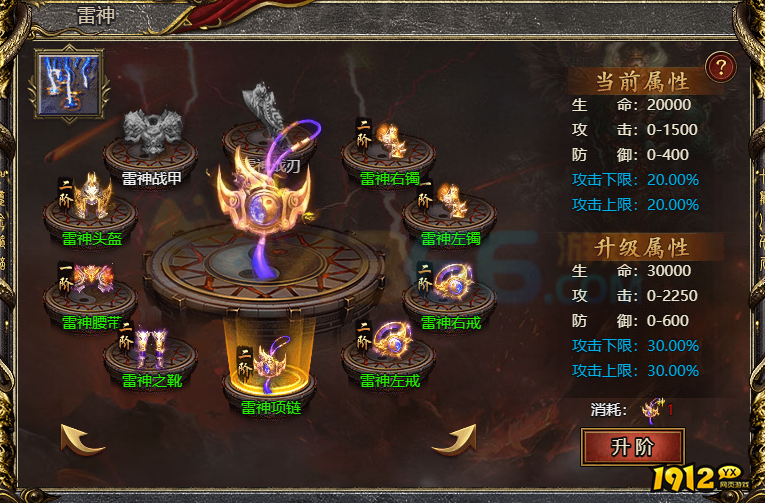Click the 升阶 upgrade button

tap(632, 447)
